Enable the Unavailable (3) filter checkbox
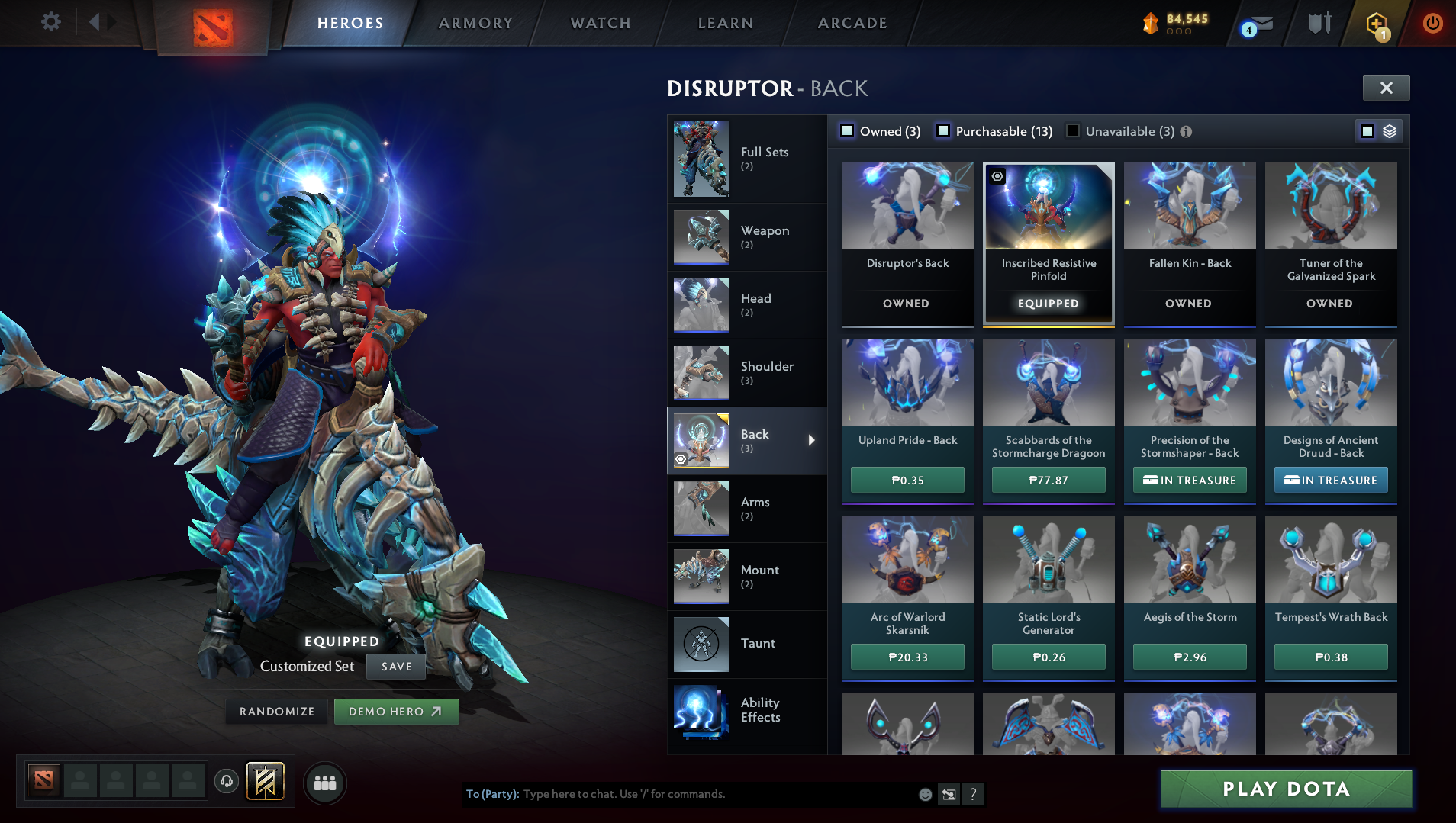This screenshot has width=1456, height=823. (1071, 130)
